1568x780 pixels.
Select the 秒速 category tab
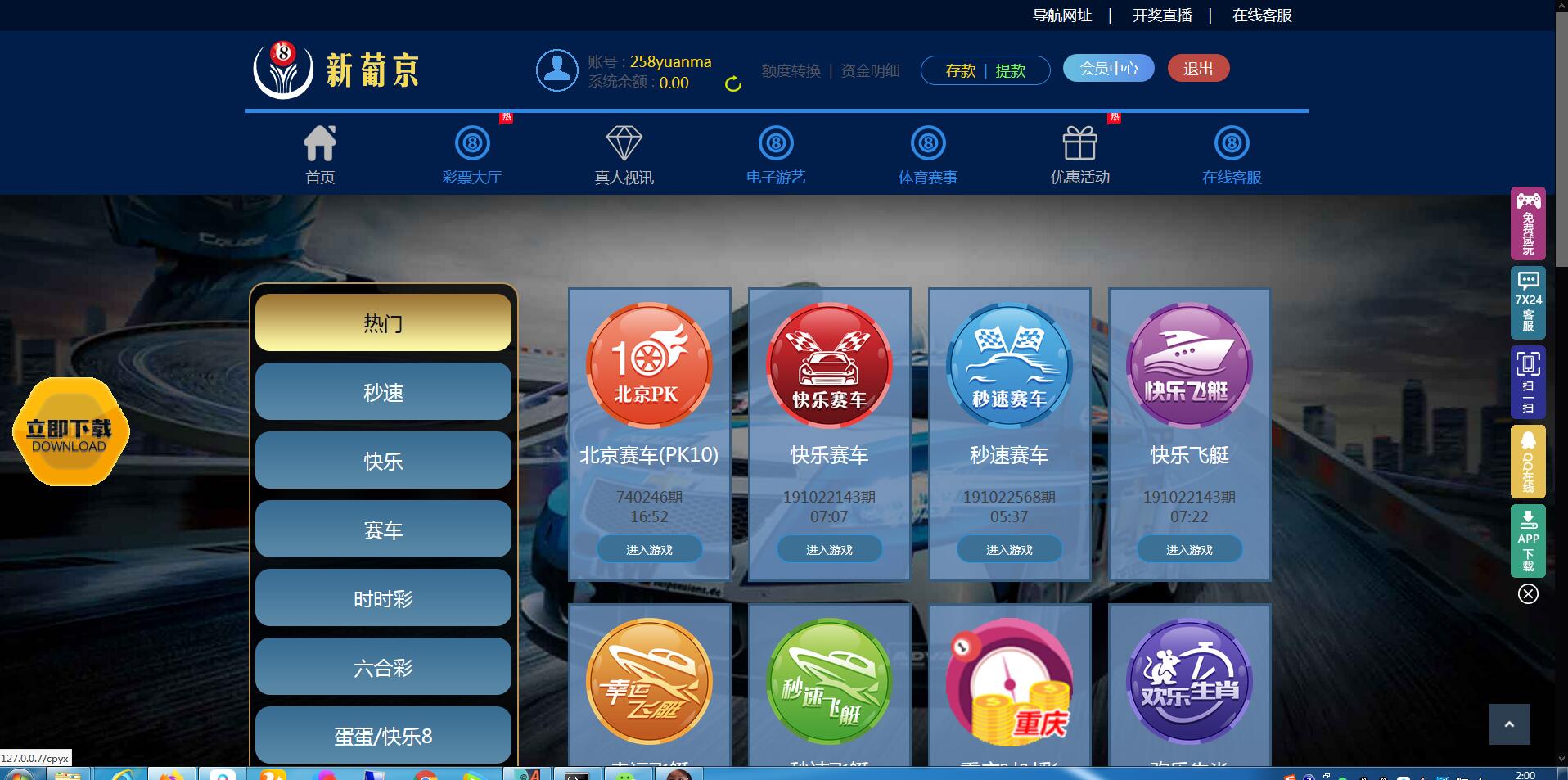coord(383,392)
